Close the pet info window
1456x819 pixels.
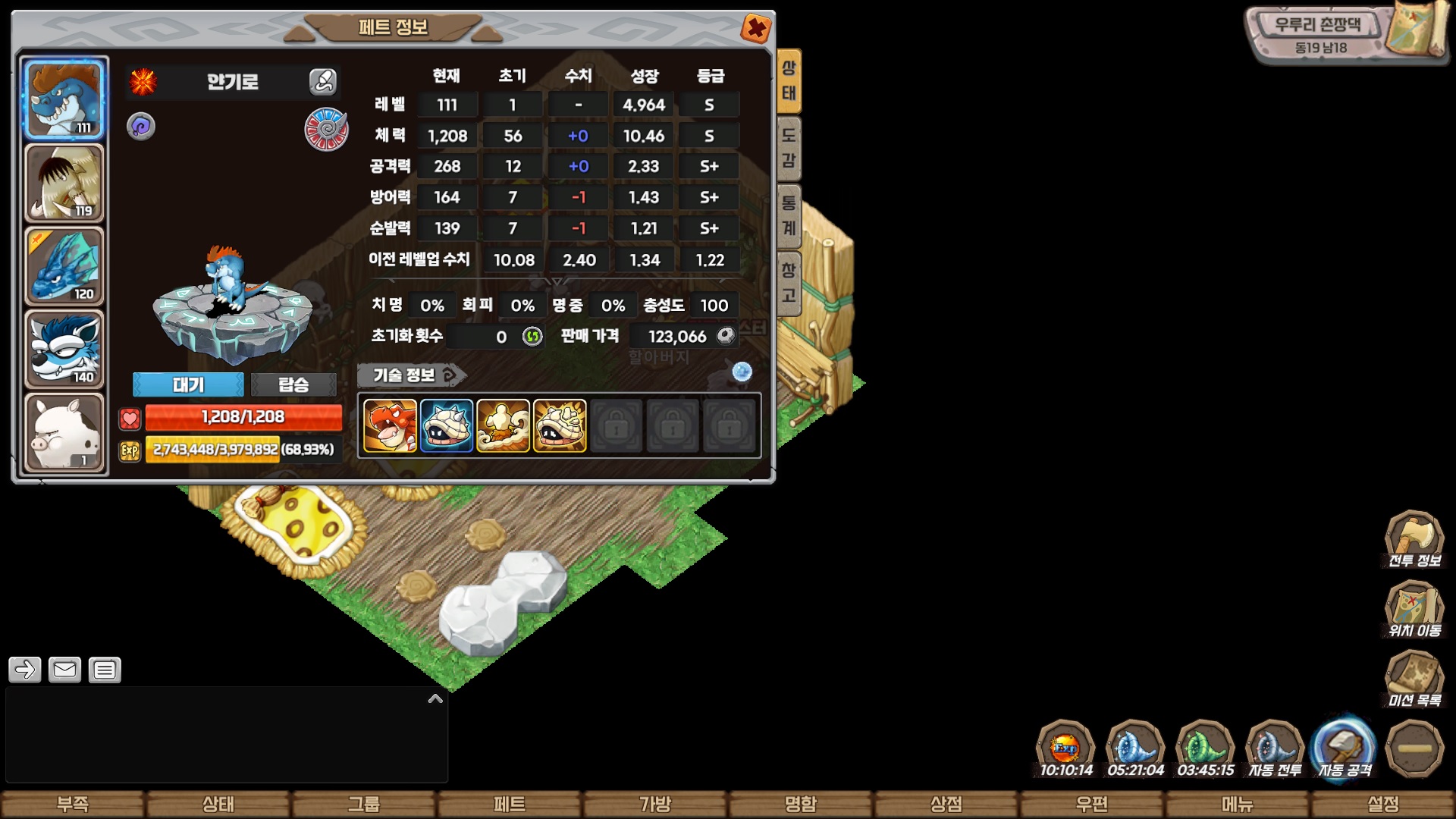point(755,29)
